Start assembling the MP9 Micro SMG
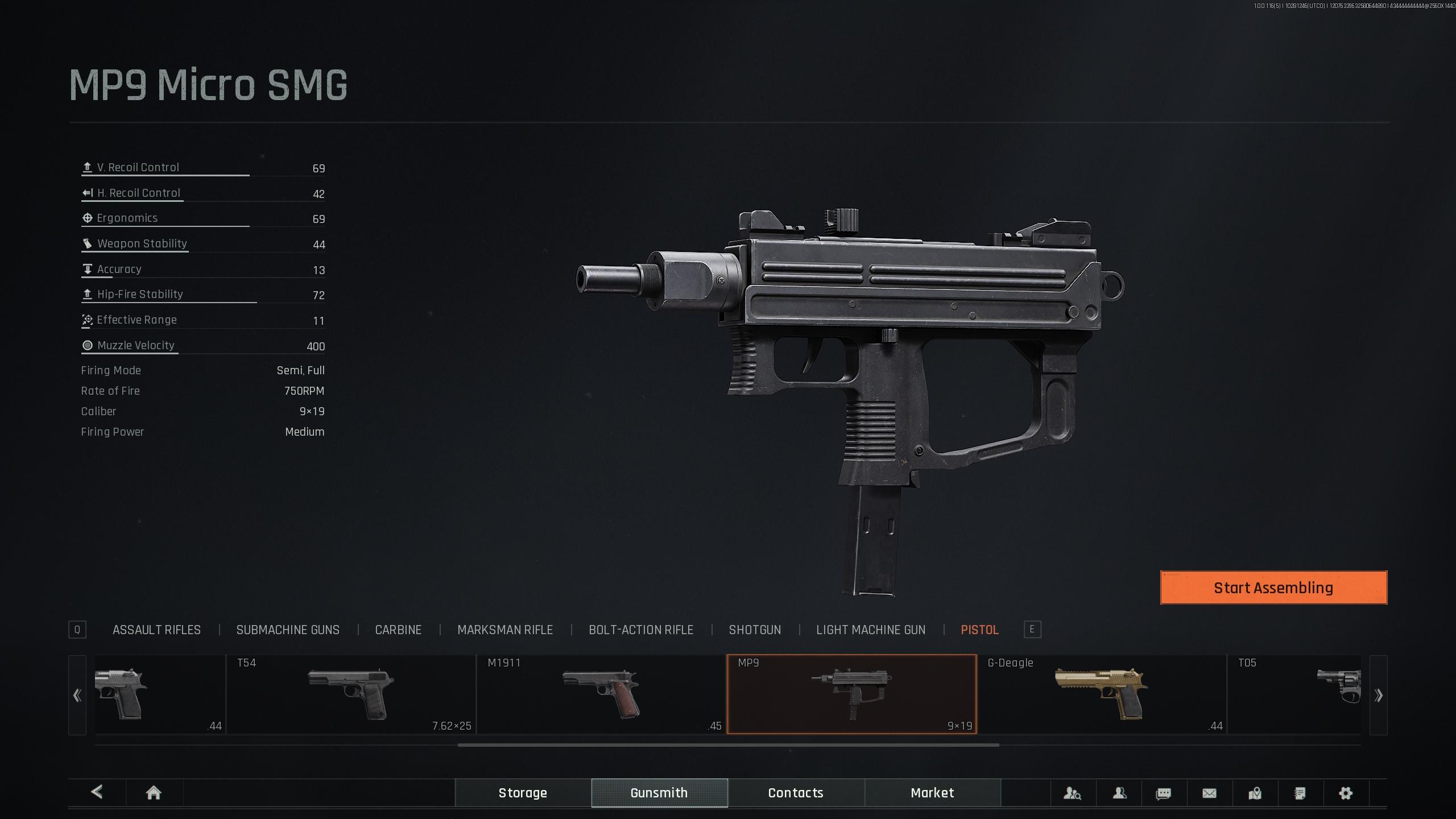The width and height of the screenshot is (1456, 819). [1273, 588]
